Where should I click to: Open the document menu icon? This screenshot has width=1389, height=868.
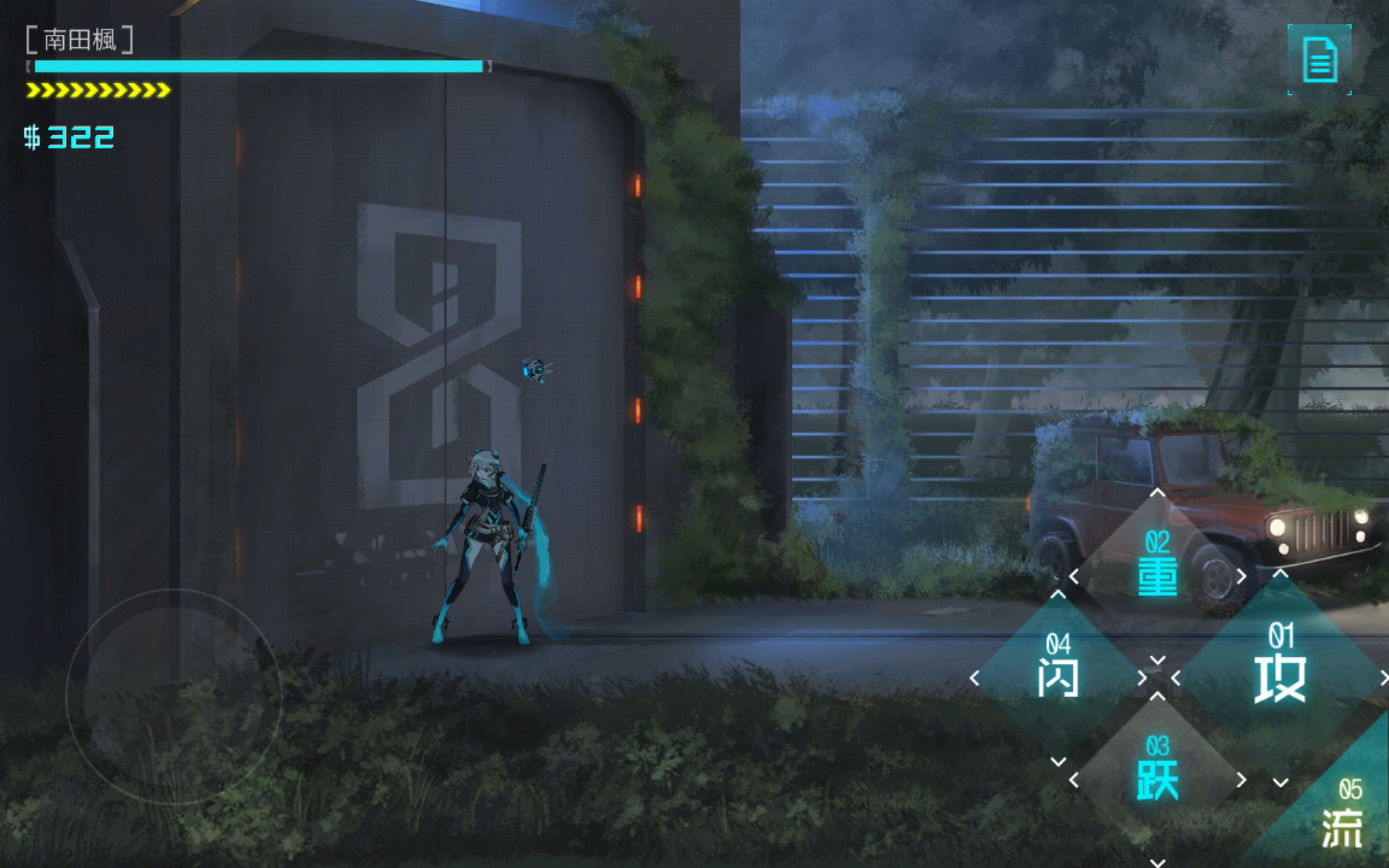(x=1319, y=60)
